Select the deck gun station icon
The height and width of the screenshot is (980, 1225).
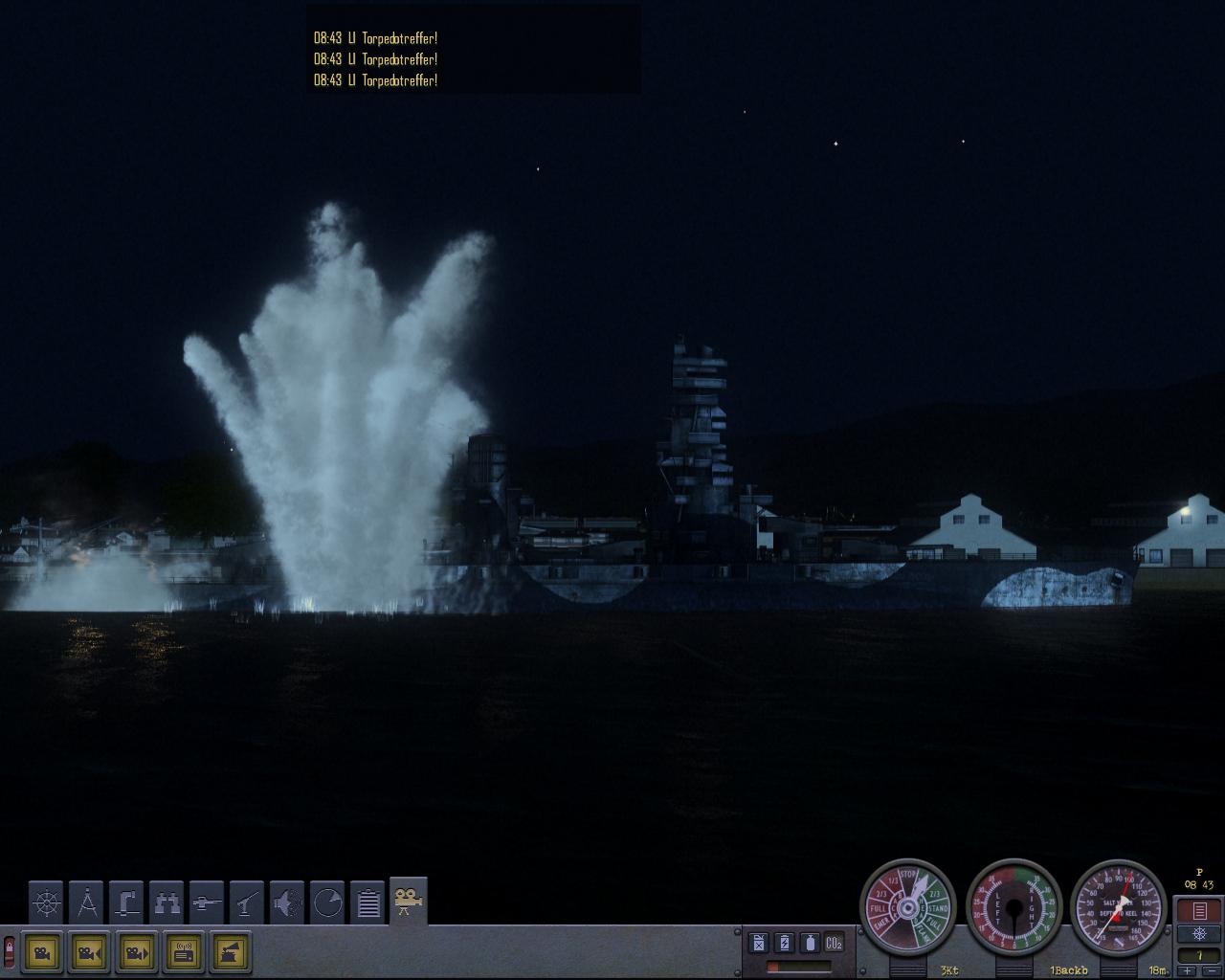click(x=207, y=902)
